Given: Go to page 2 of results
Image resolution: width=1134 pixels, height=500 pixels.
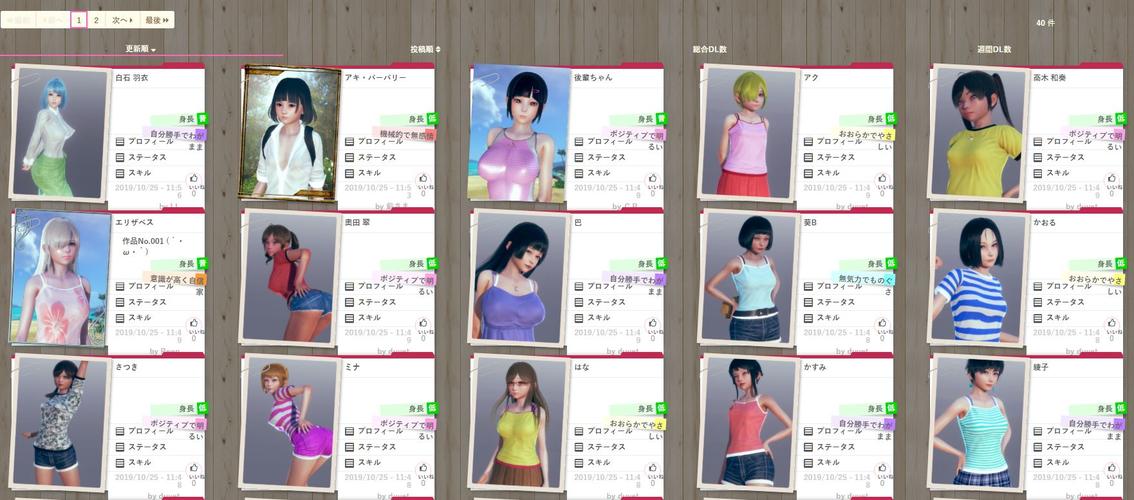Looking at the screenshot, I should click(x=96, y=20).
